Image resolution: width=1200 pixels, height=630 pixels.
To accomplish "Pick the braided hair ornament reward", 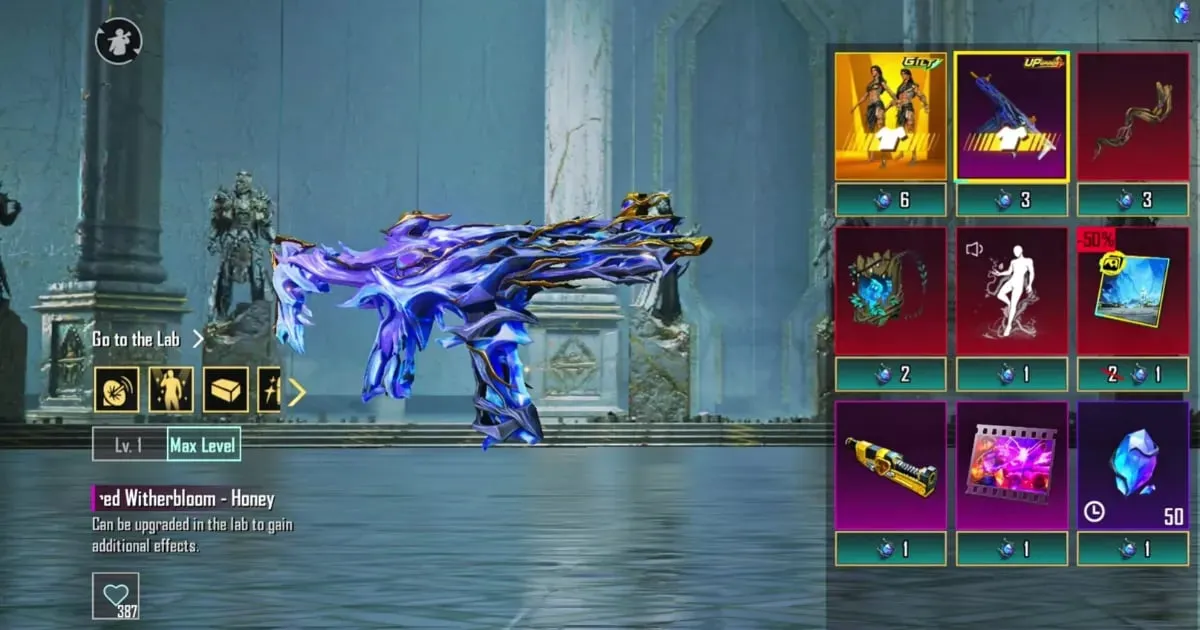I will pos(1133,117).
